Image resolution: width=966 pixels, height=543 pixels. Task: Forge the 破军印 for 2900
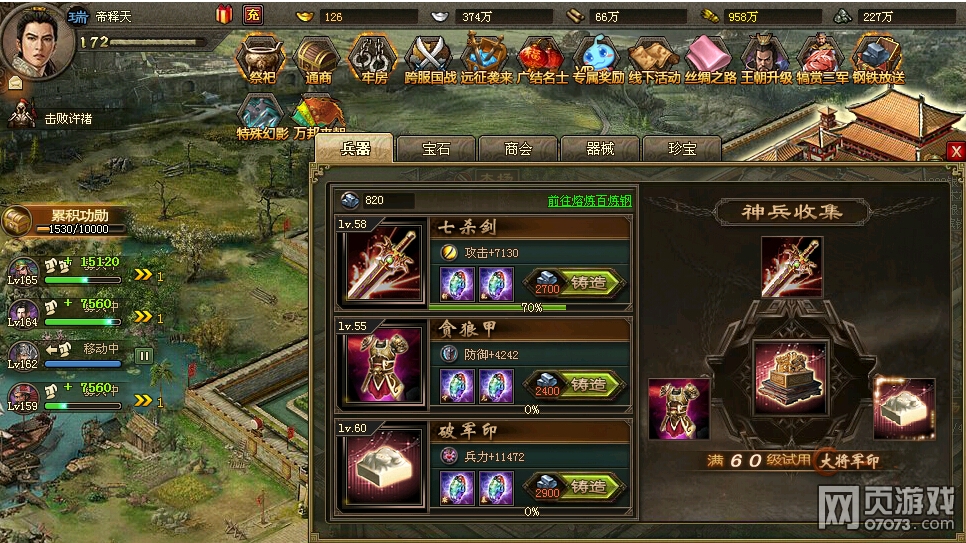tap(575, 487)
